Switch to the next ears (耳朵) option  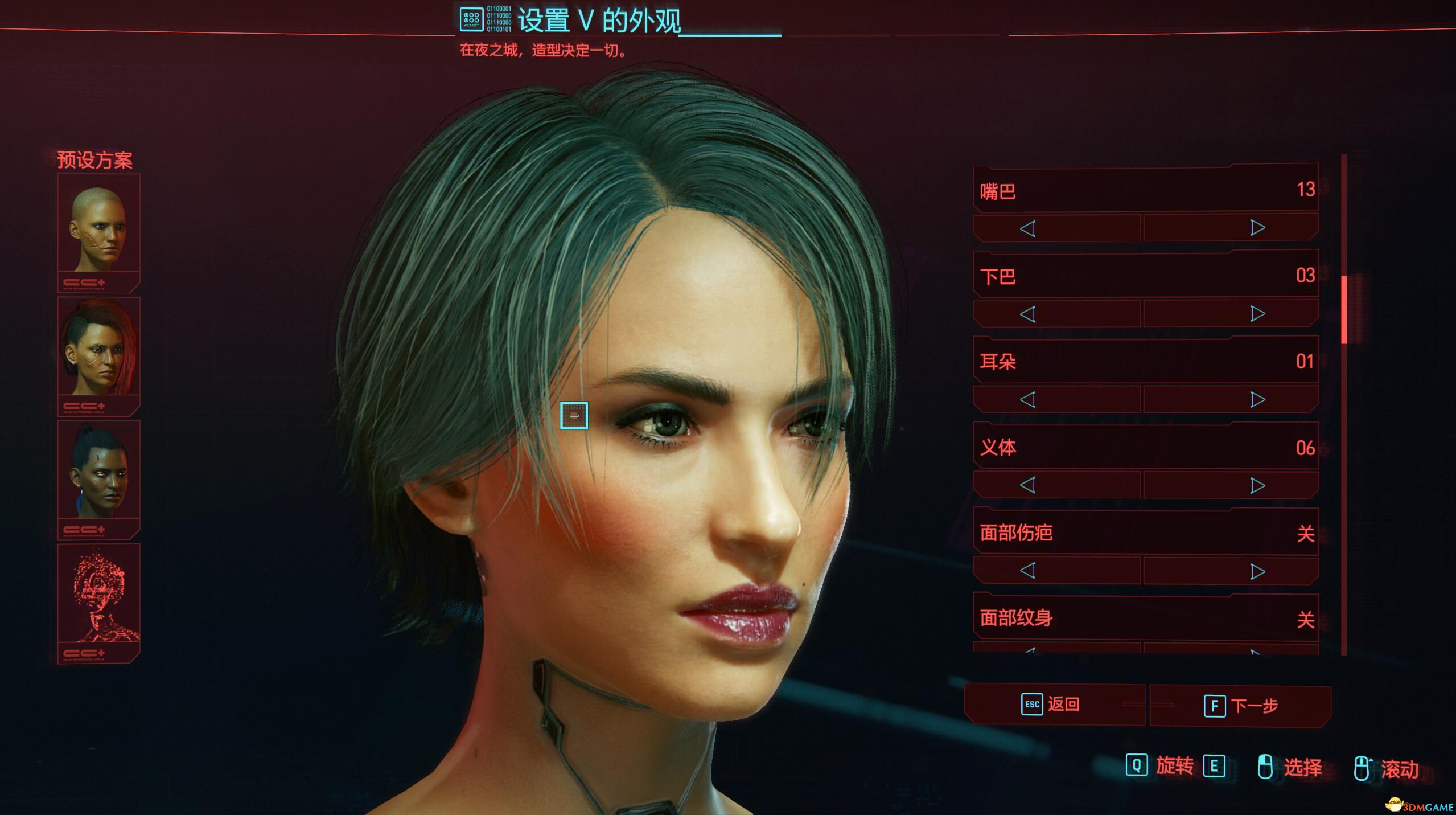pyautogui.click(x=1257, y=400)
